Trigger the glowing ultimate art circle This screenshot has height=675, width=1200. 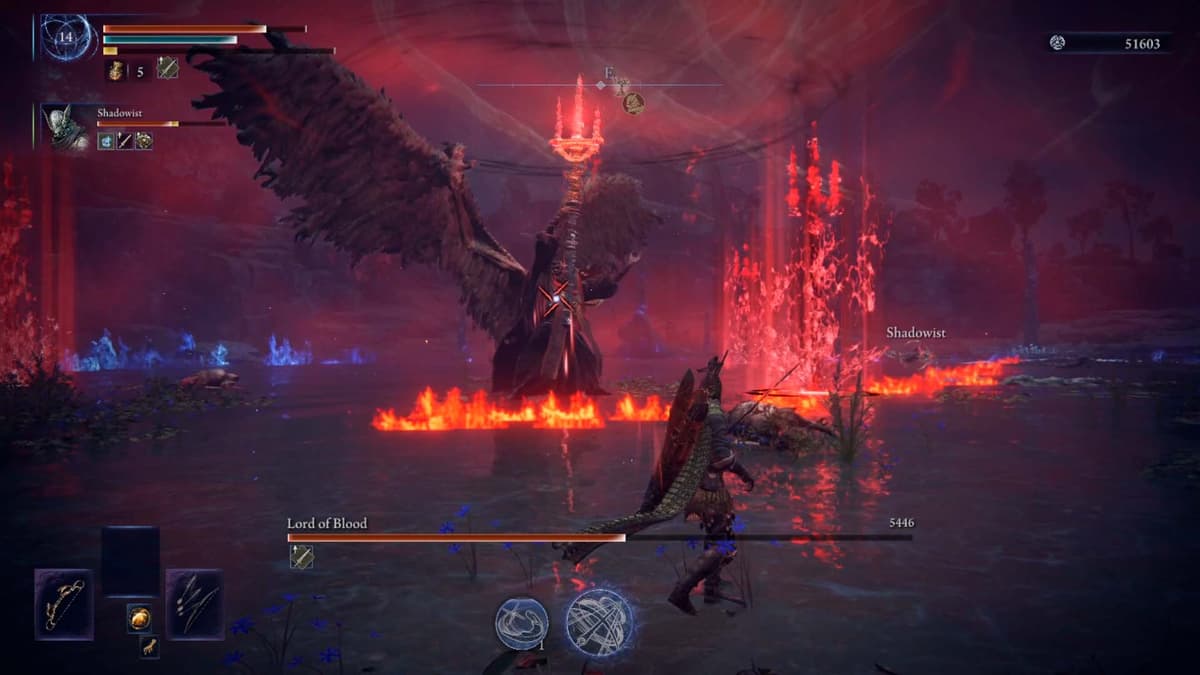(599, 622)
